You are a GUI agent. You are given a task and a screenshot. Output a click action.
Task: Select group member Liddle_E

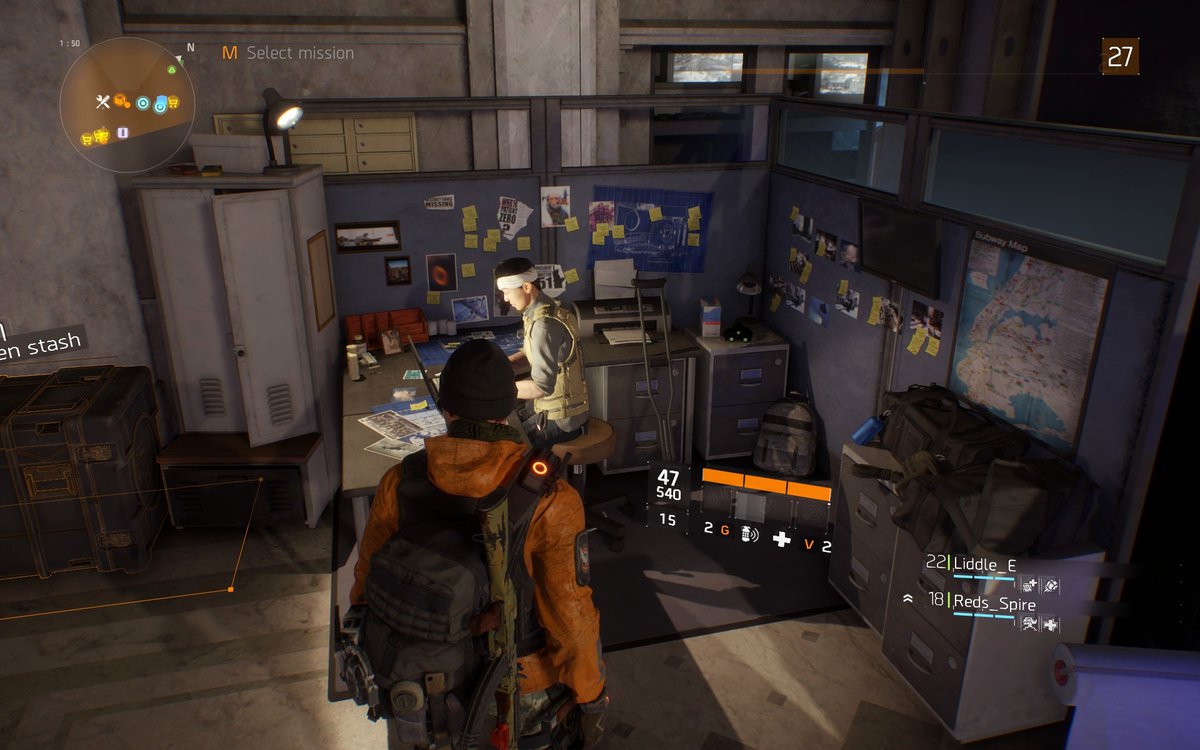point(984,564)
